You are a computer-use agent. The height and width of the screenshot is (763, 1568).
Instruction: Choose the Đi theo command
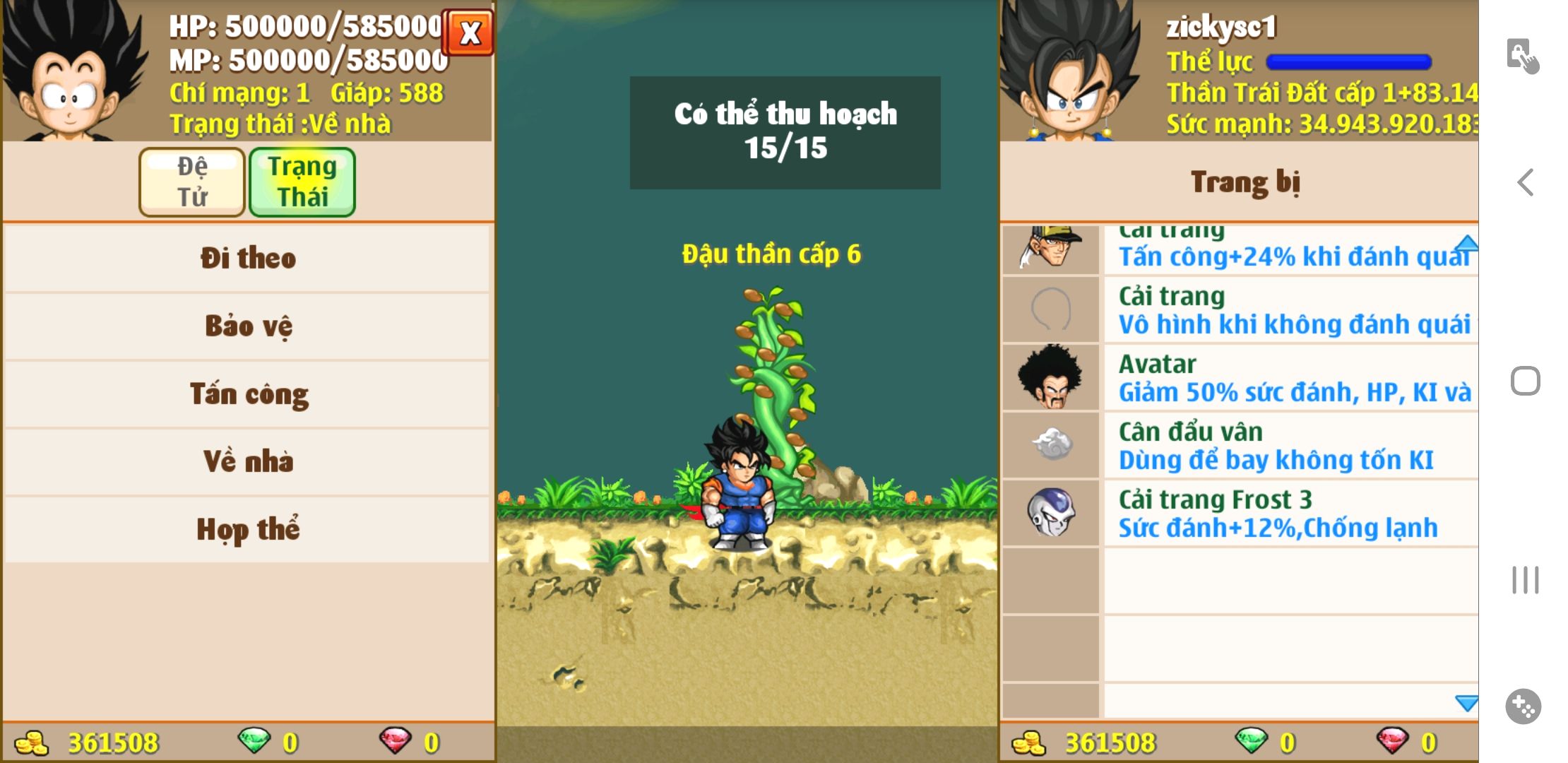click(247, 258)
